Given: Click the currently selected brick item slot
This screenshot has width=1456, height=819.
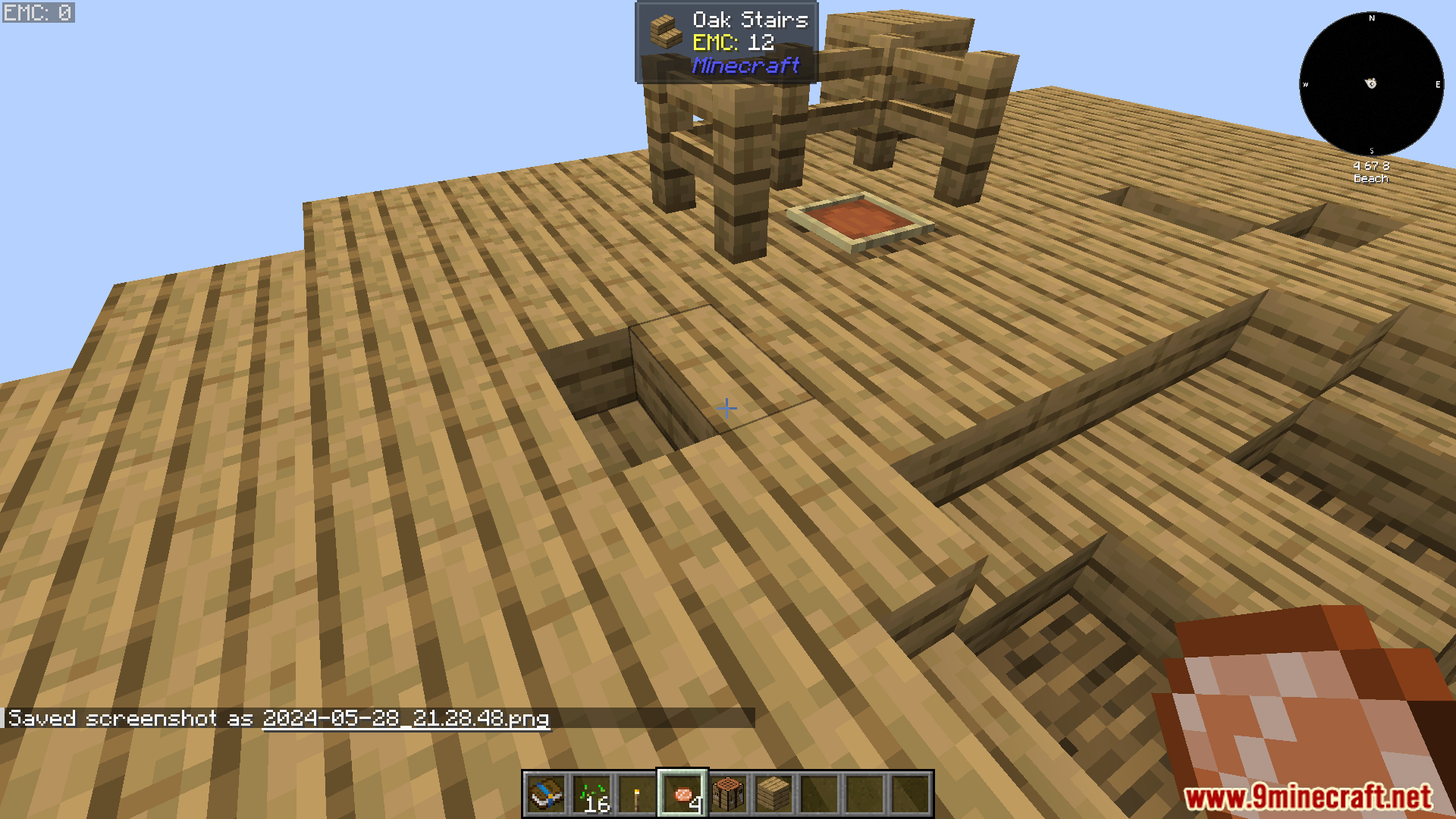Looking at the screenshot, I should (683, 797).
